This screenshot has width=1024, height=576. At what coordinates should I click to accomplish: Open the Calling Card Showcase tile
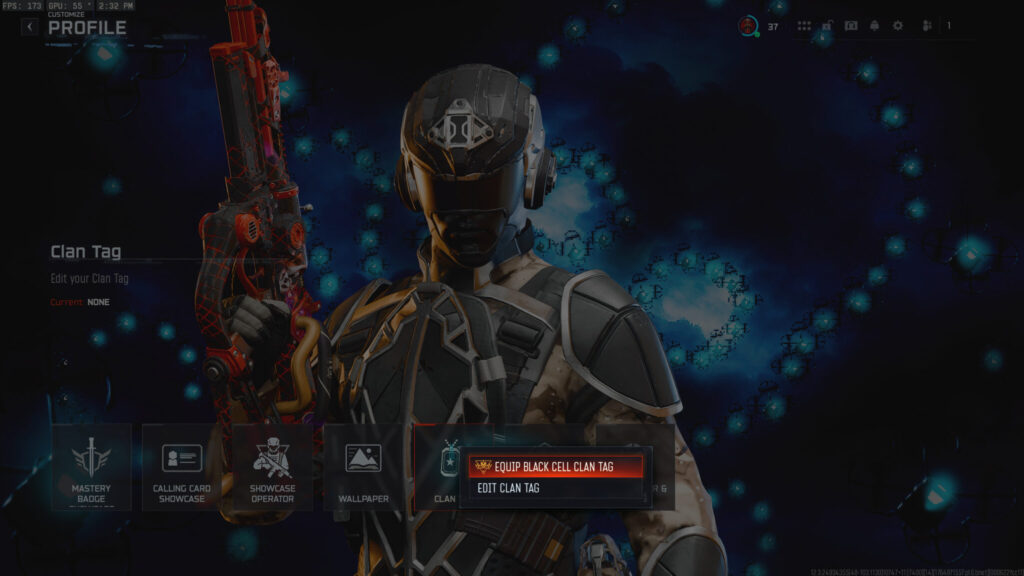tap(182, 466)
